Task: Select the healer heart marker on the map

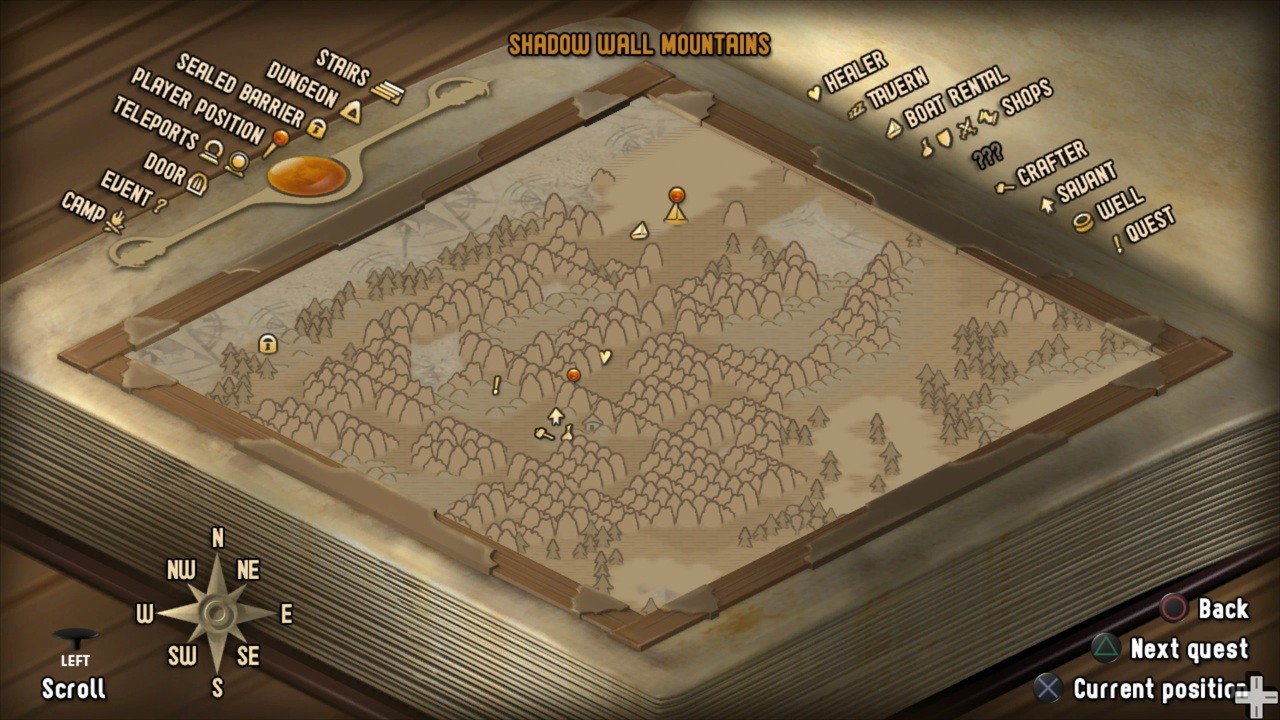Action: pos(604,356)
